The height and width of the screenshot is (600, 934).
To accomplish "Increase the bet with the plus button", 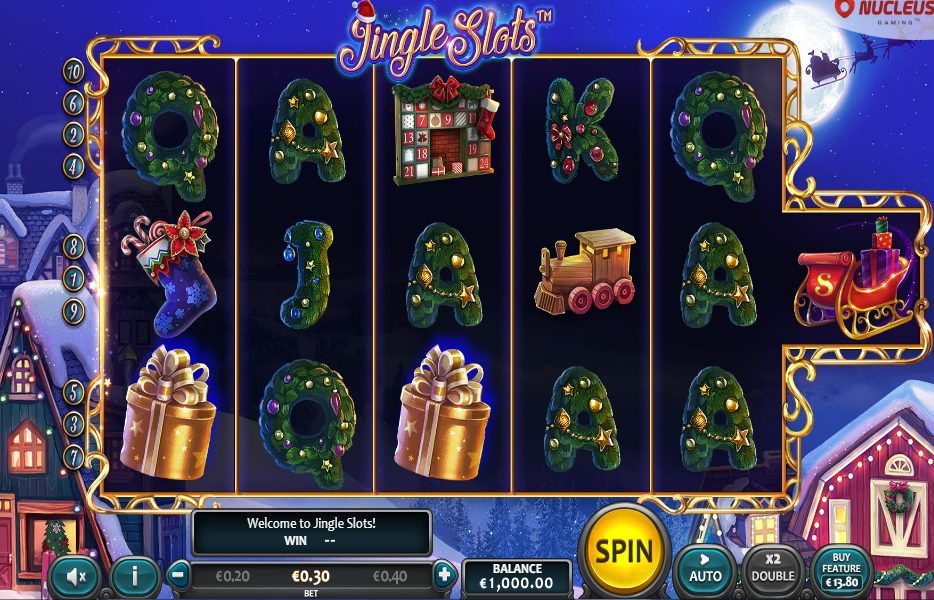I will pos(444,575).
